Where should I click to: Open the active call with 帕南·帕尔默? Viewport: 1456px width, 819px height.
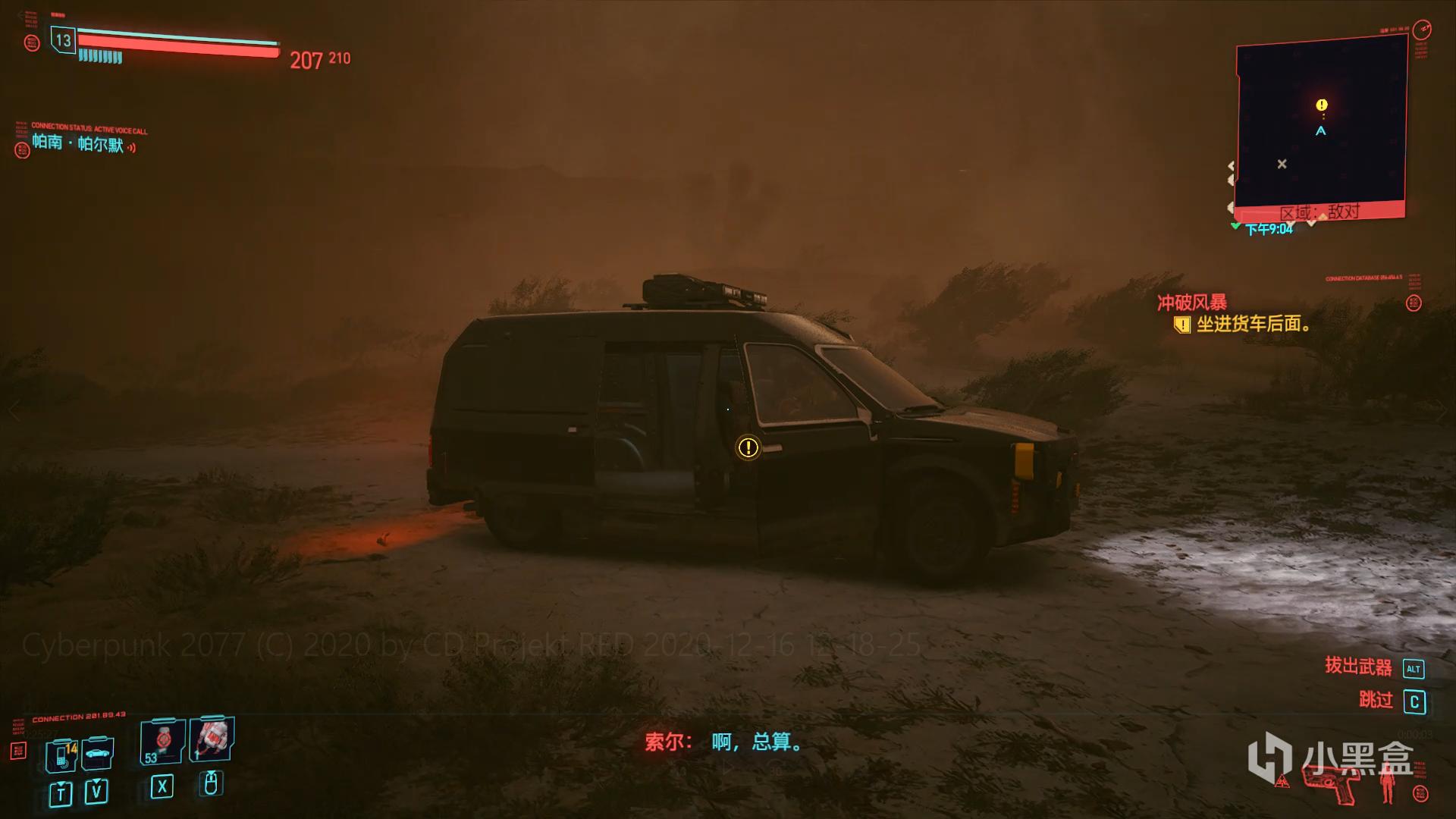(78, 143)
